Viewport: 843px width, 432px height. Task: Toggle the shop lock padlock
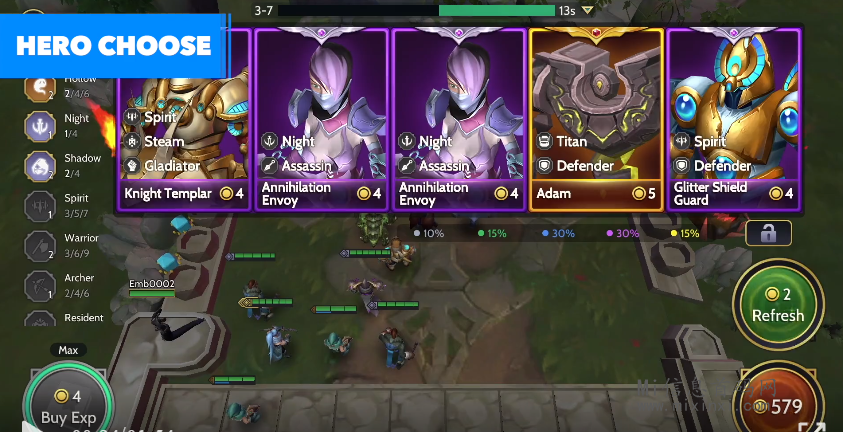[x=768, y=233]
